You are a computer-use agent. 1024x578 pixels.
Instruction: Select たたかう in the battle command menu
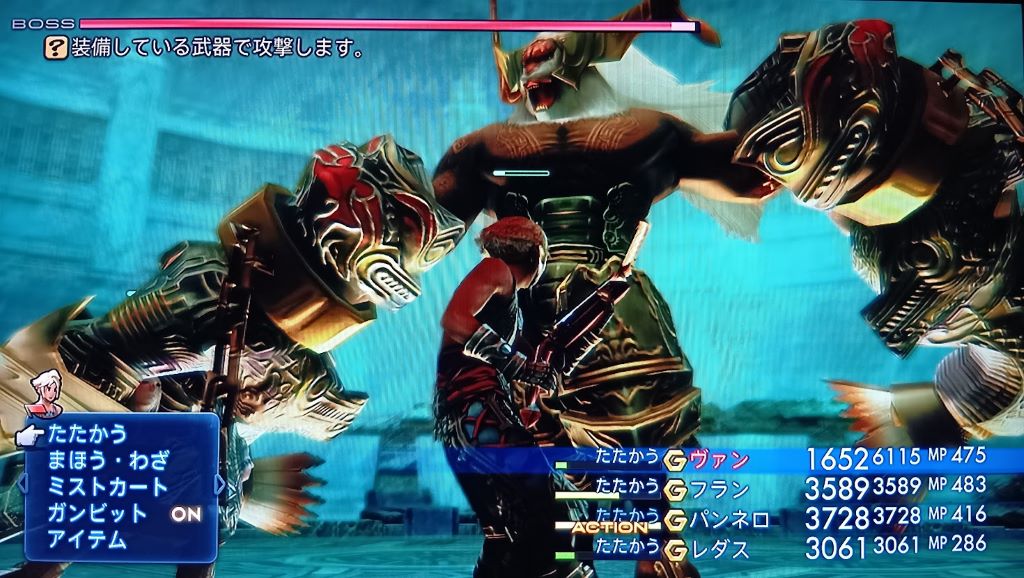coord(88,435)
